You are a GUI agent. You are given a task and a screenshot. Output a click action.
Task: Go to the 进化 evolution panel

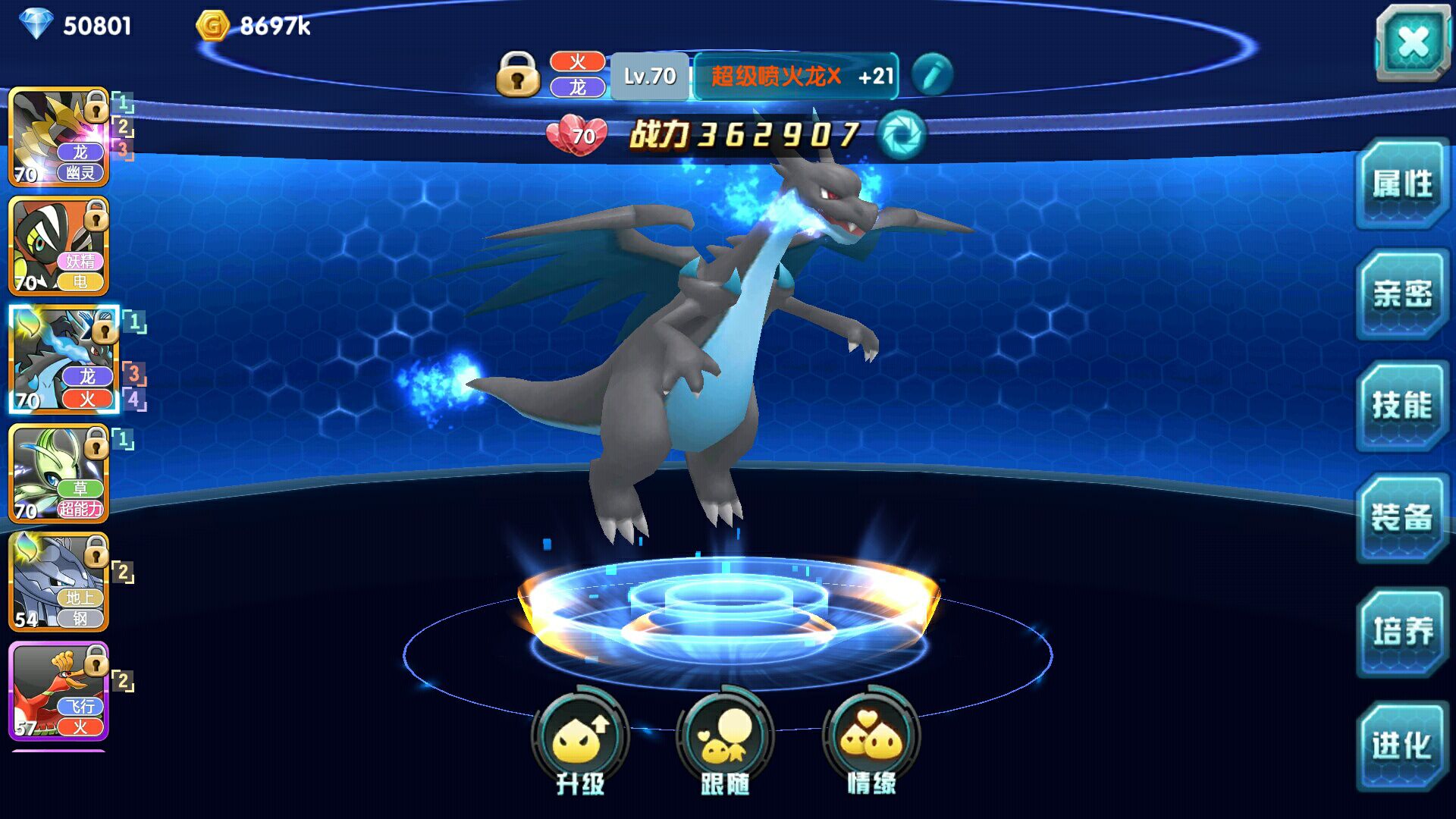(x=1401, y=745)
